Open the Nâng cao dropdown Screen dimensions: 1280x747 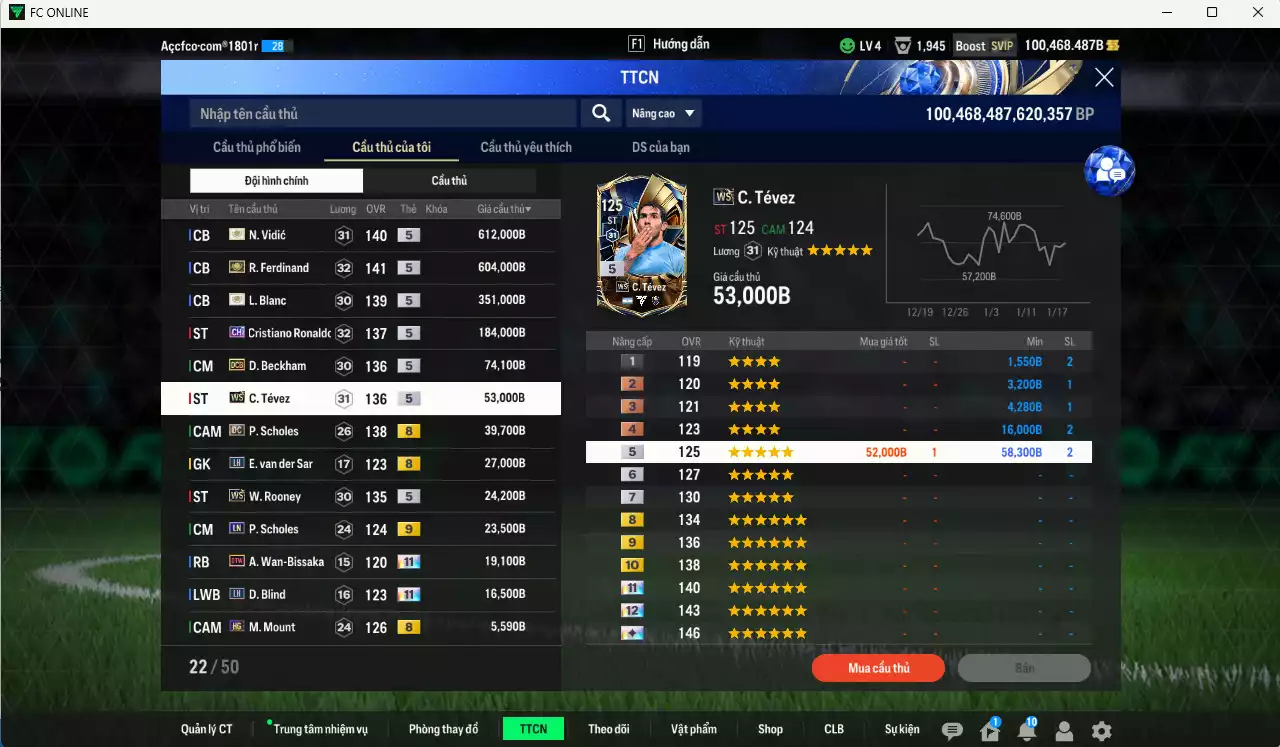coord(663,113)
